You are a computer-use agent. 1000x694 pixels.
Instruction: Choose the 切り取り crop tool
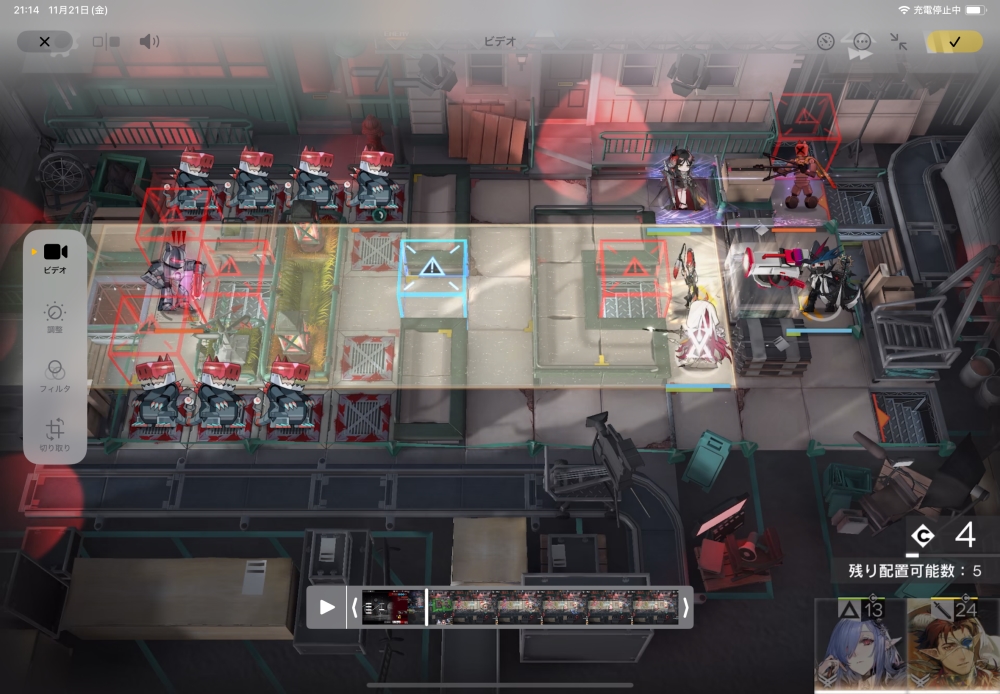pos(55,434)
